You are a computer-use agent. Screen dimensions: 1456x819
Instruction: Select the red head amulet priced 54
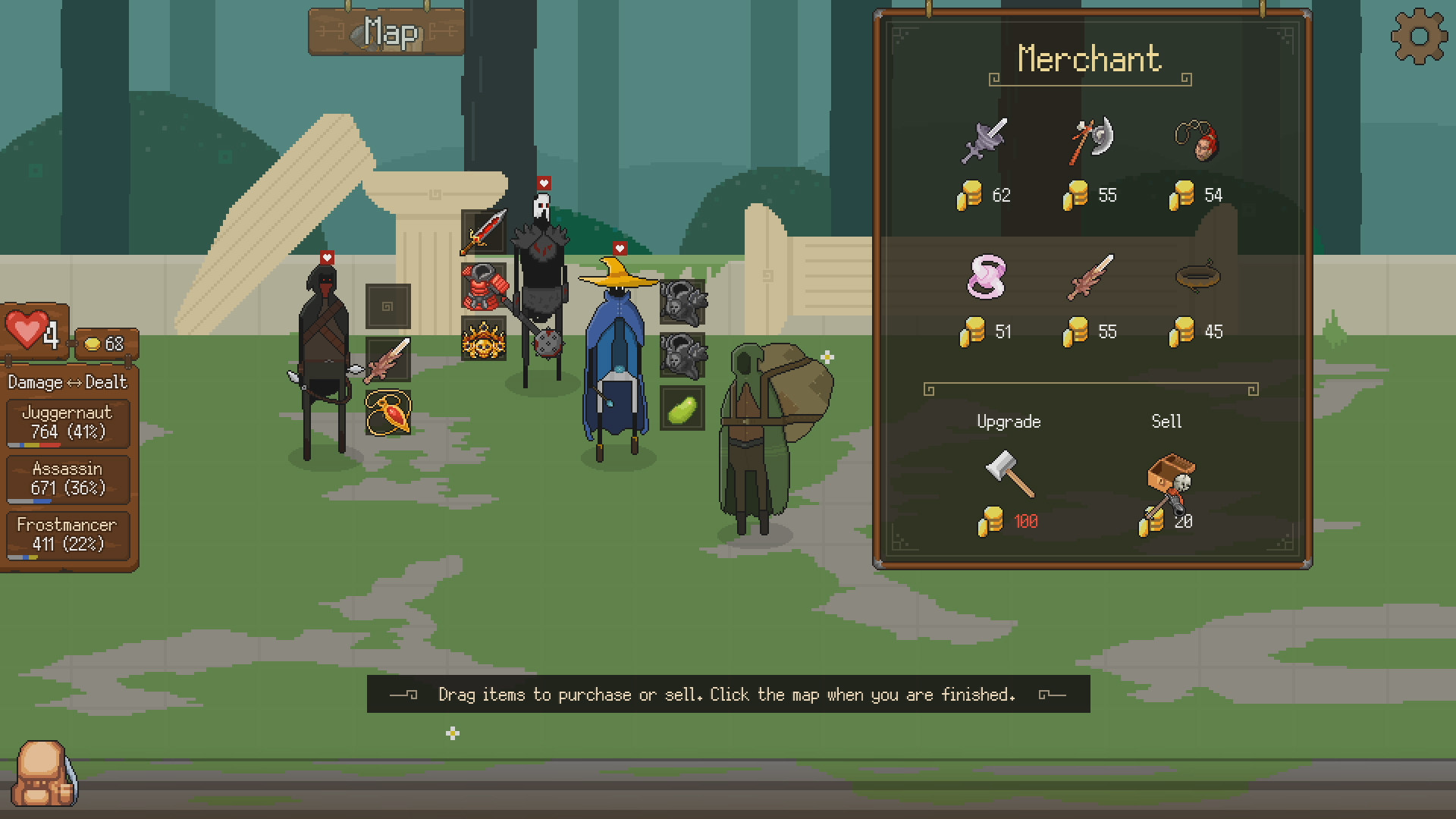point(1197,142)
